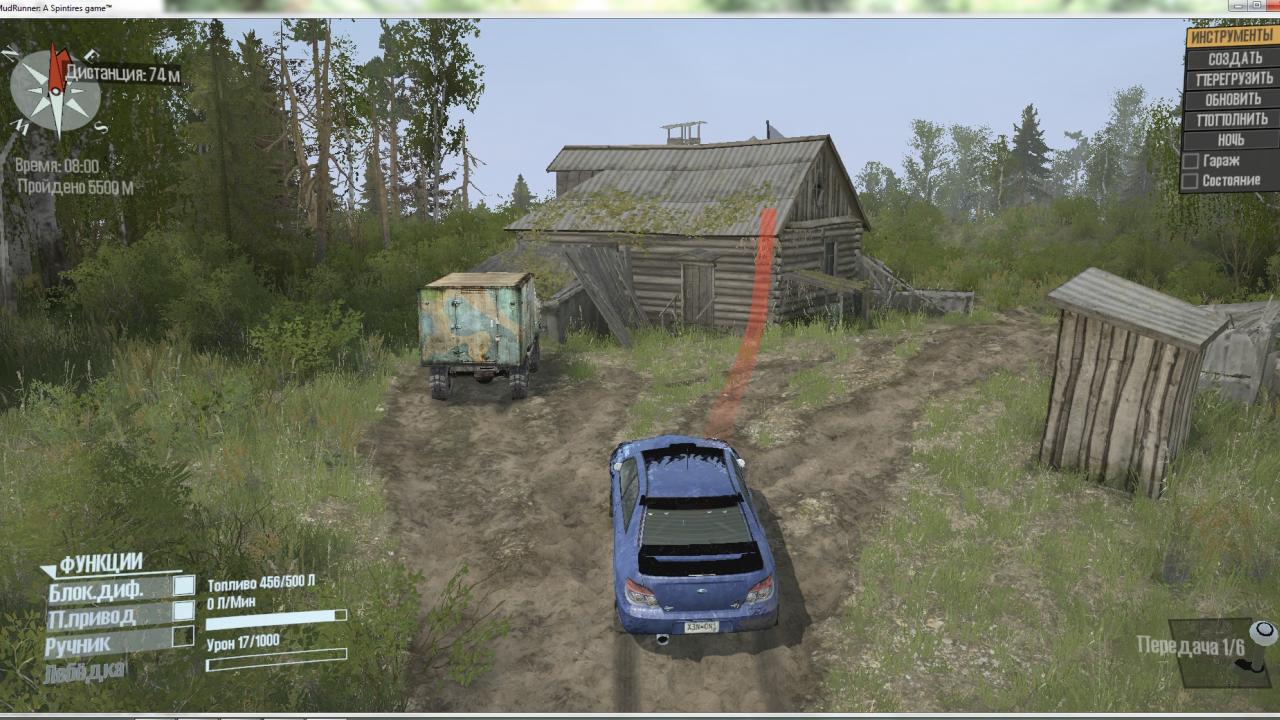
Task: Select the Лебёдка winch function
Action: 86,671
